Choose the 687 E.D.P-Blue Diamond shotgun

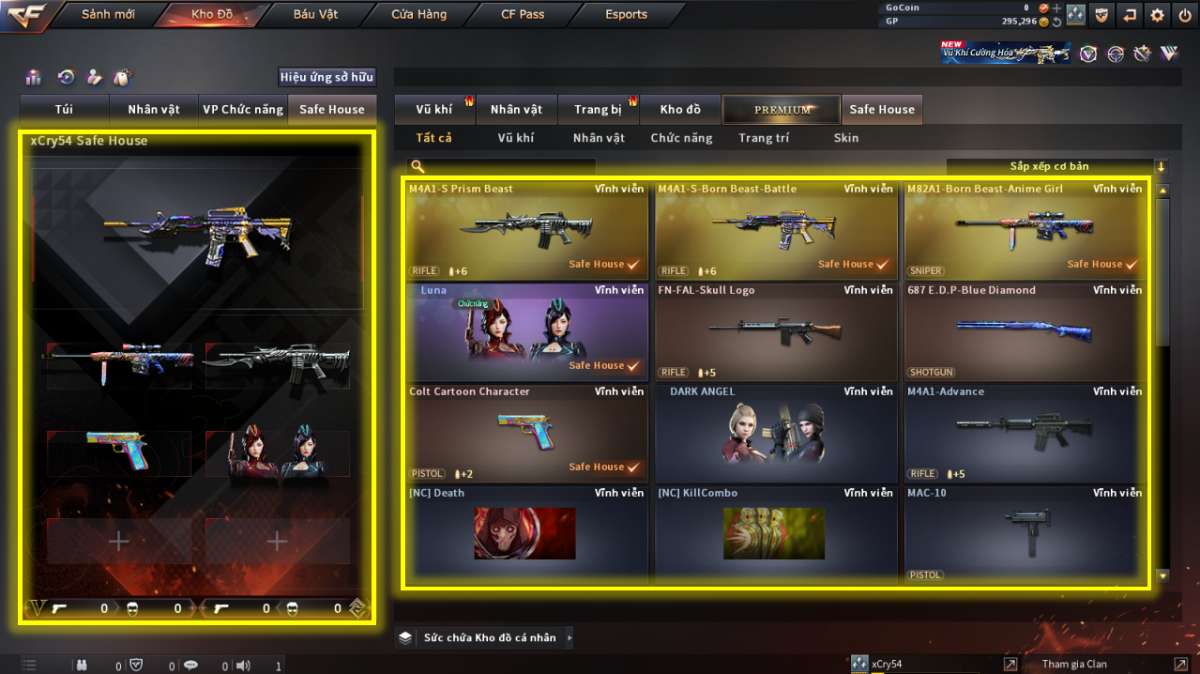1023,331
